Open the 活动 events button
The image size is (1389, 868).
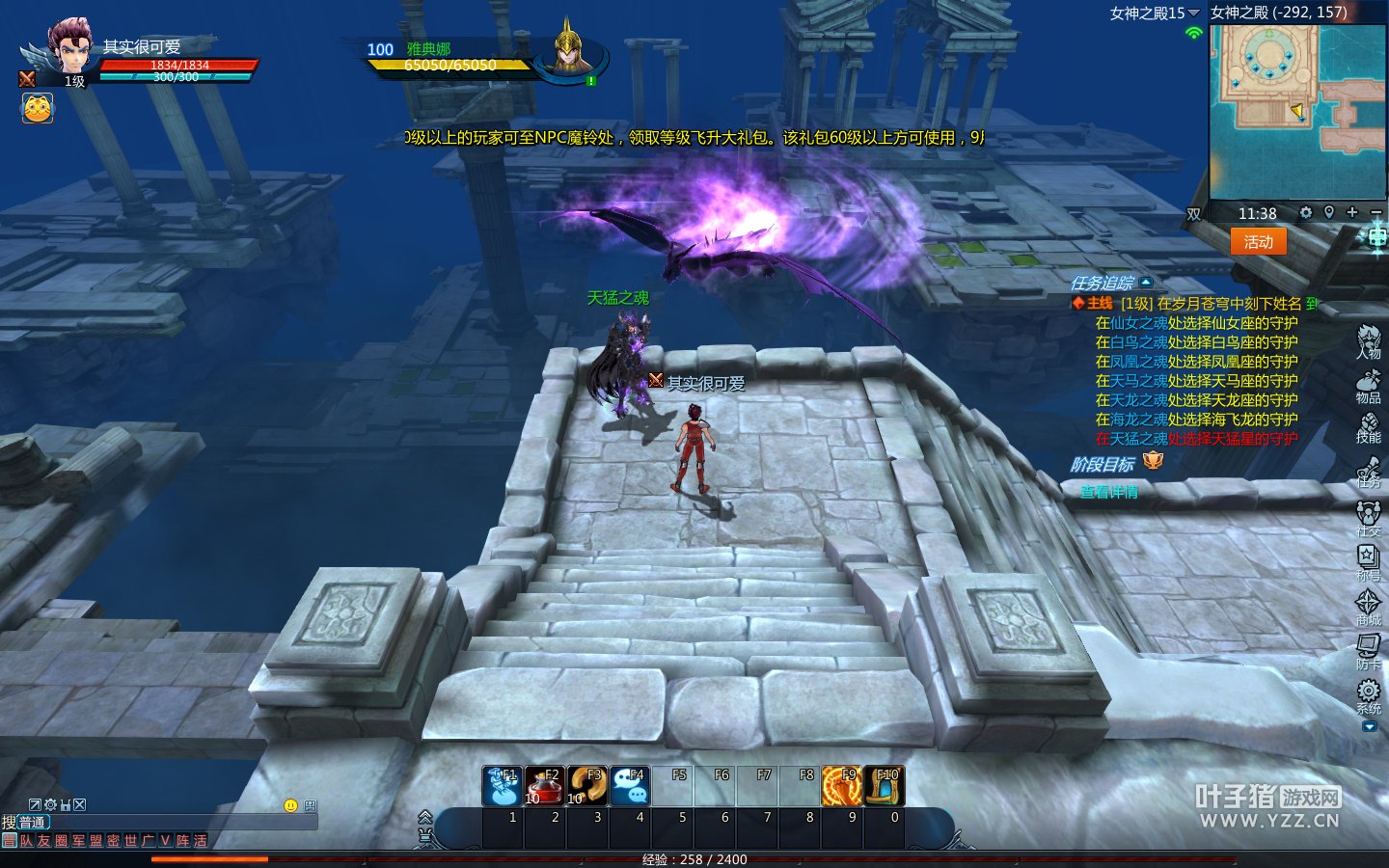tap(1258, 242)
